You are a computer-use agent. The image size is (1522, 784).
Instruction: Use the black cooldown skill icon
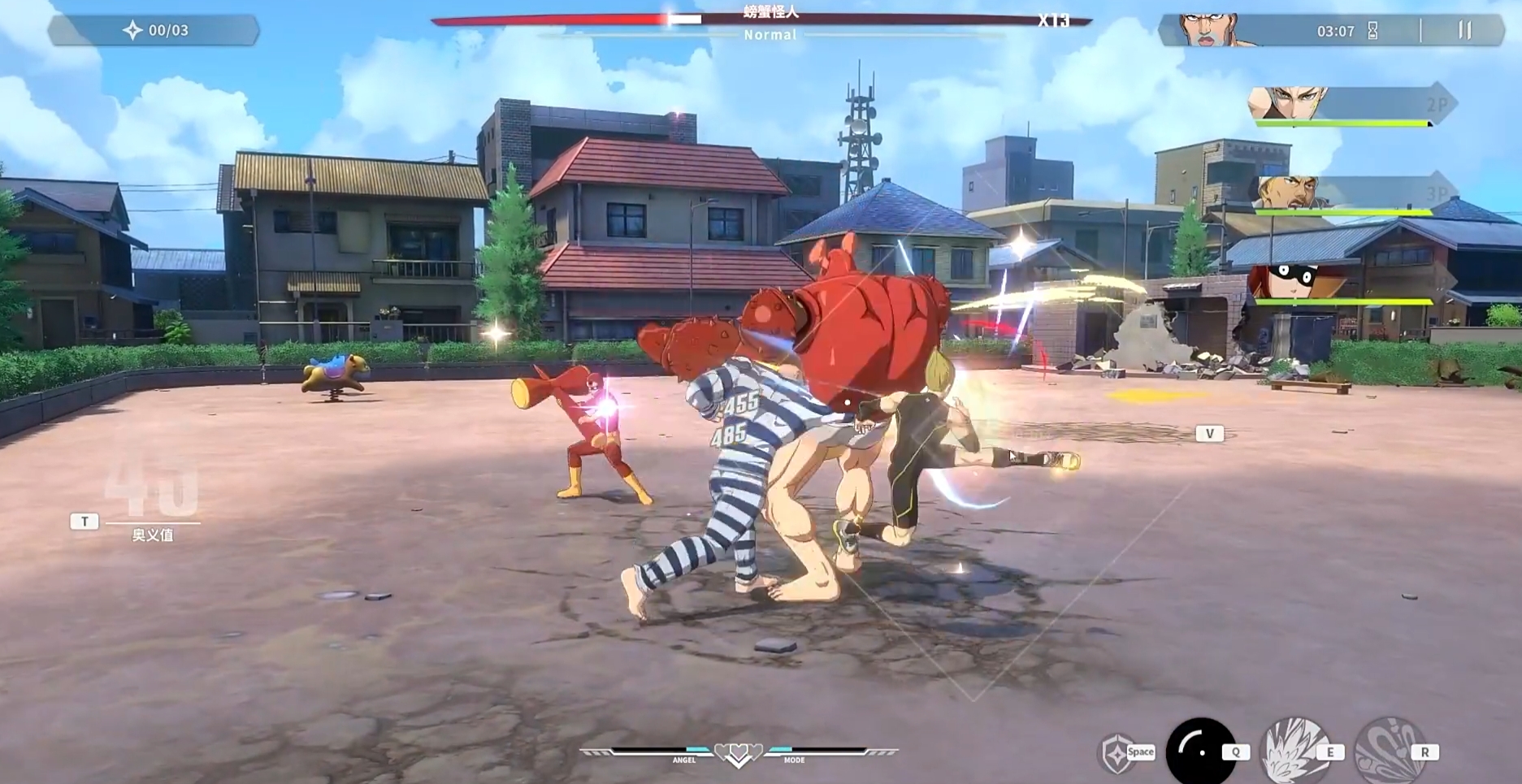[1199, 751]
